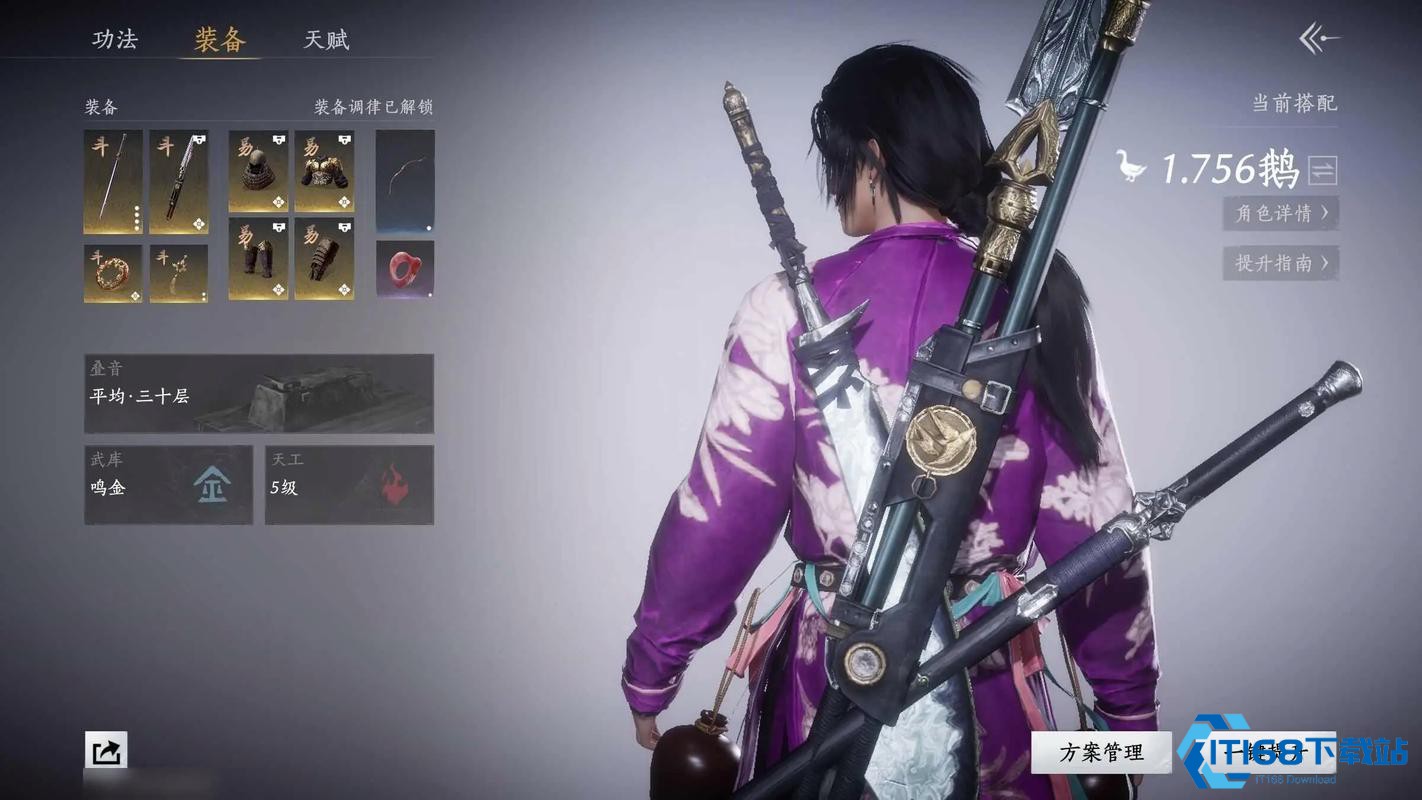Select the 装备 tab

point(220,40)
